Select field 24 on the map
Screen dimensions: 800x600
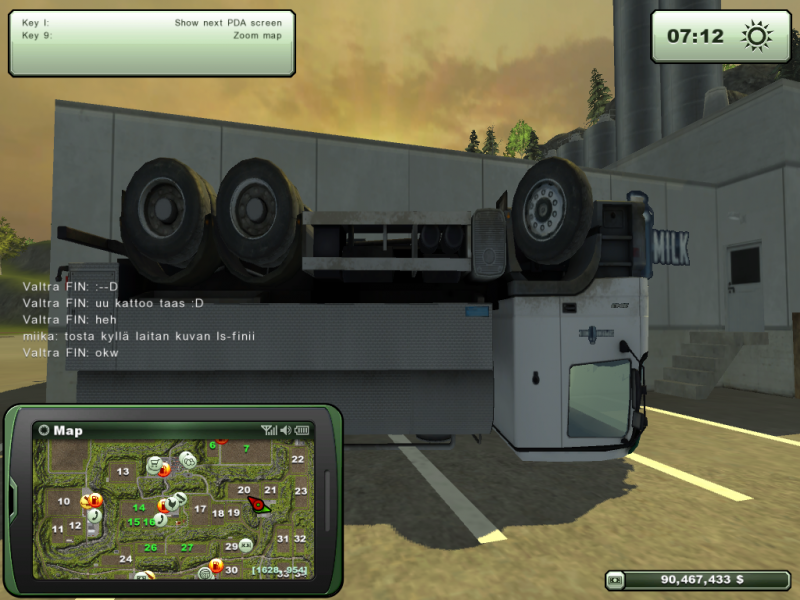(126, 559)
